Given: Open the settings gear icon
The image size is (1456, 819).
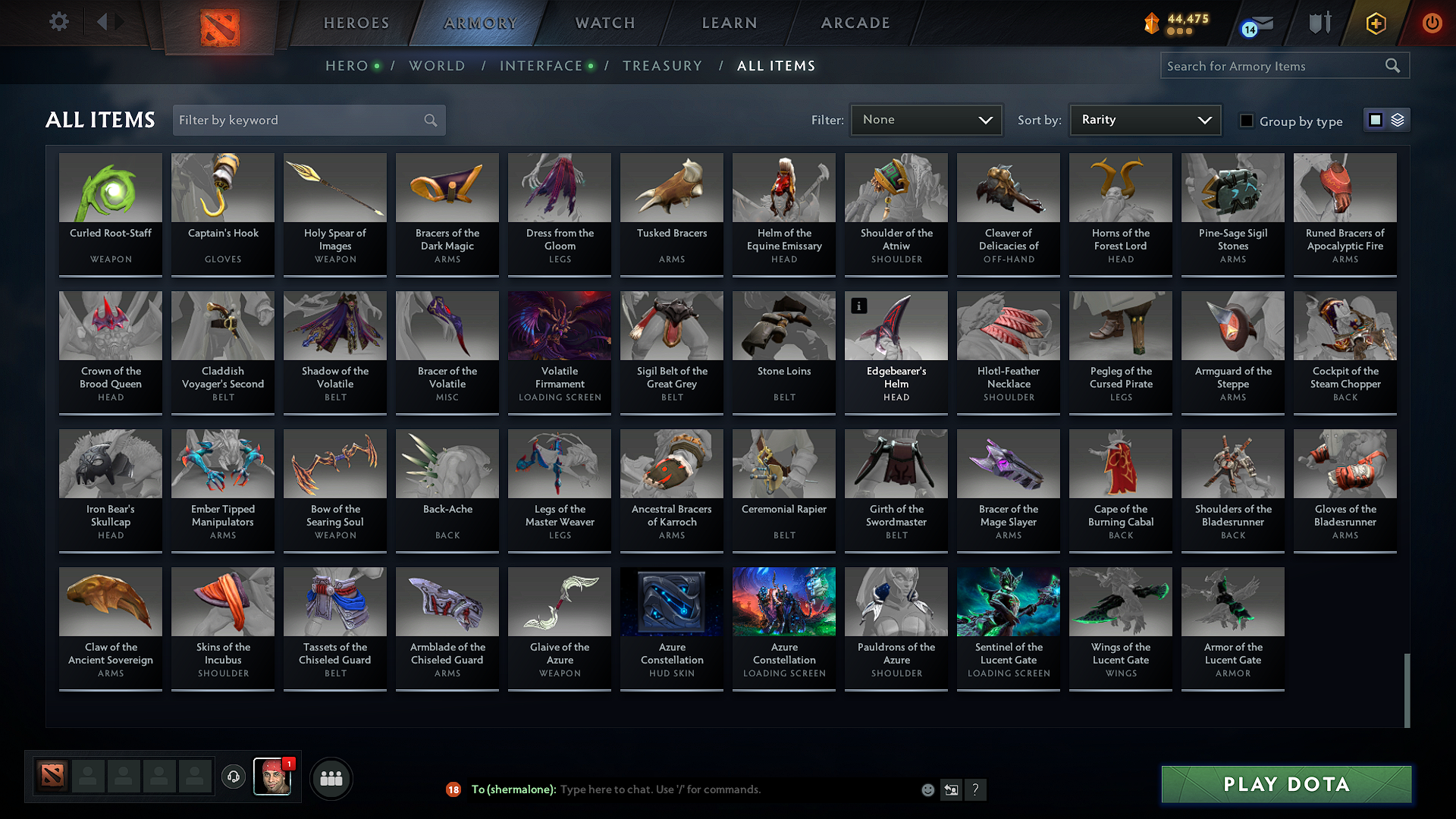Looking at the screenshot, I should (58, 22).
